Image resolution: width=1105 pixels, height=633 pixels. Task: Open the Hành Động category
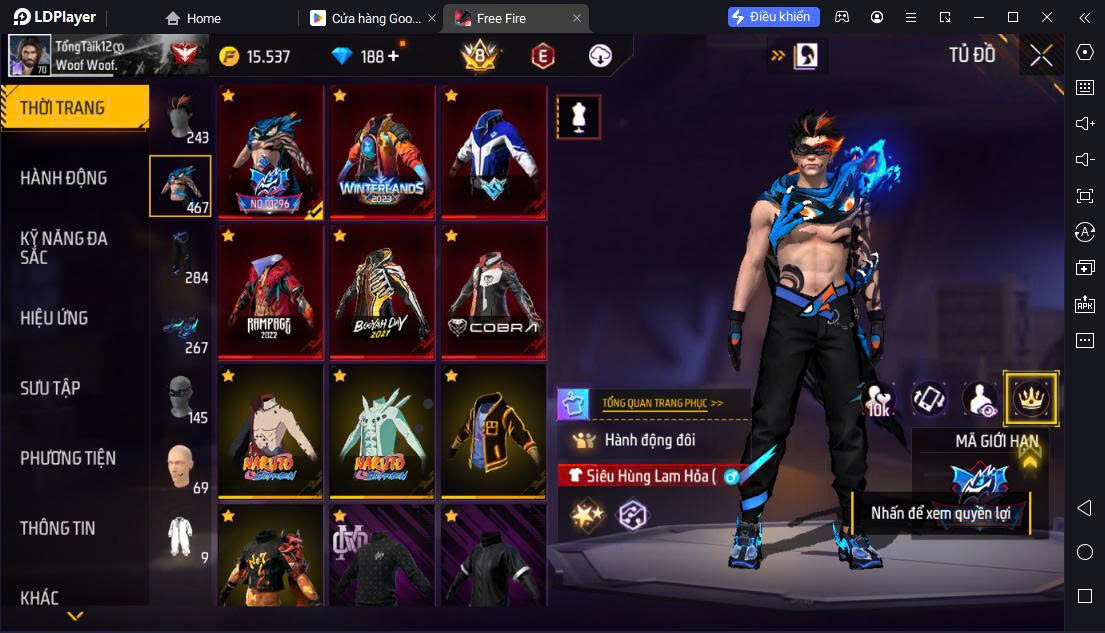(64, 178)
